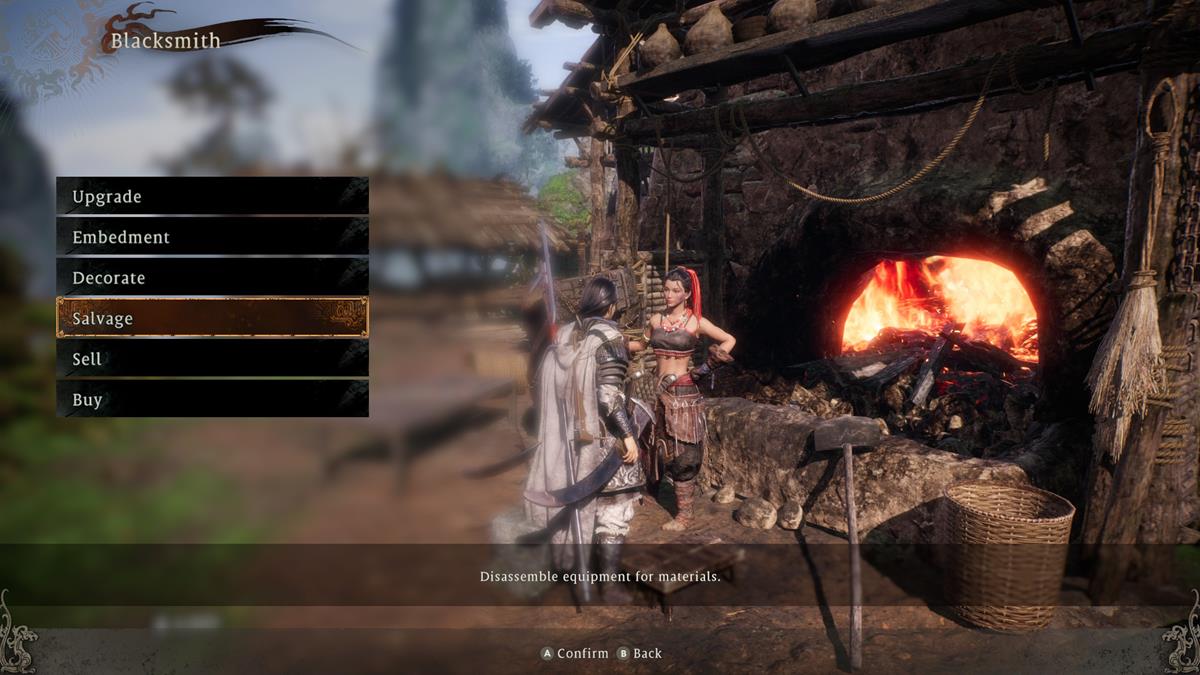Viewport: 1200px width, 675px height.
Task: Choose the Buy option
Action: 212,399
